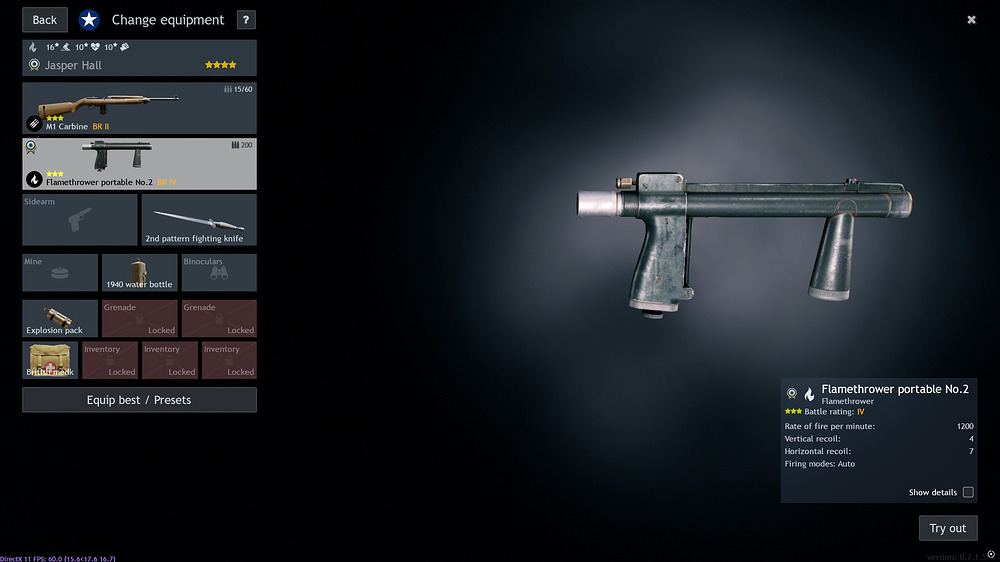This screenshot has width=1000, height=562.
Task: Open the empty Mine slot
Action: [60, 273]
